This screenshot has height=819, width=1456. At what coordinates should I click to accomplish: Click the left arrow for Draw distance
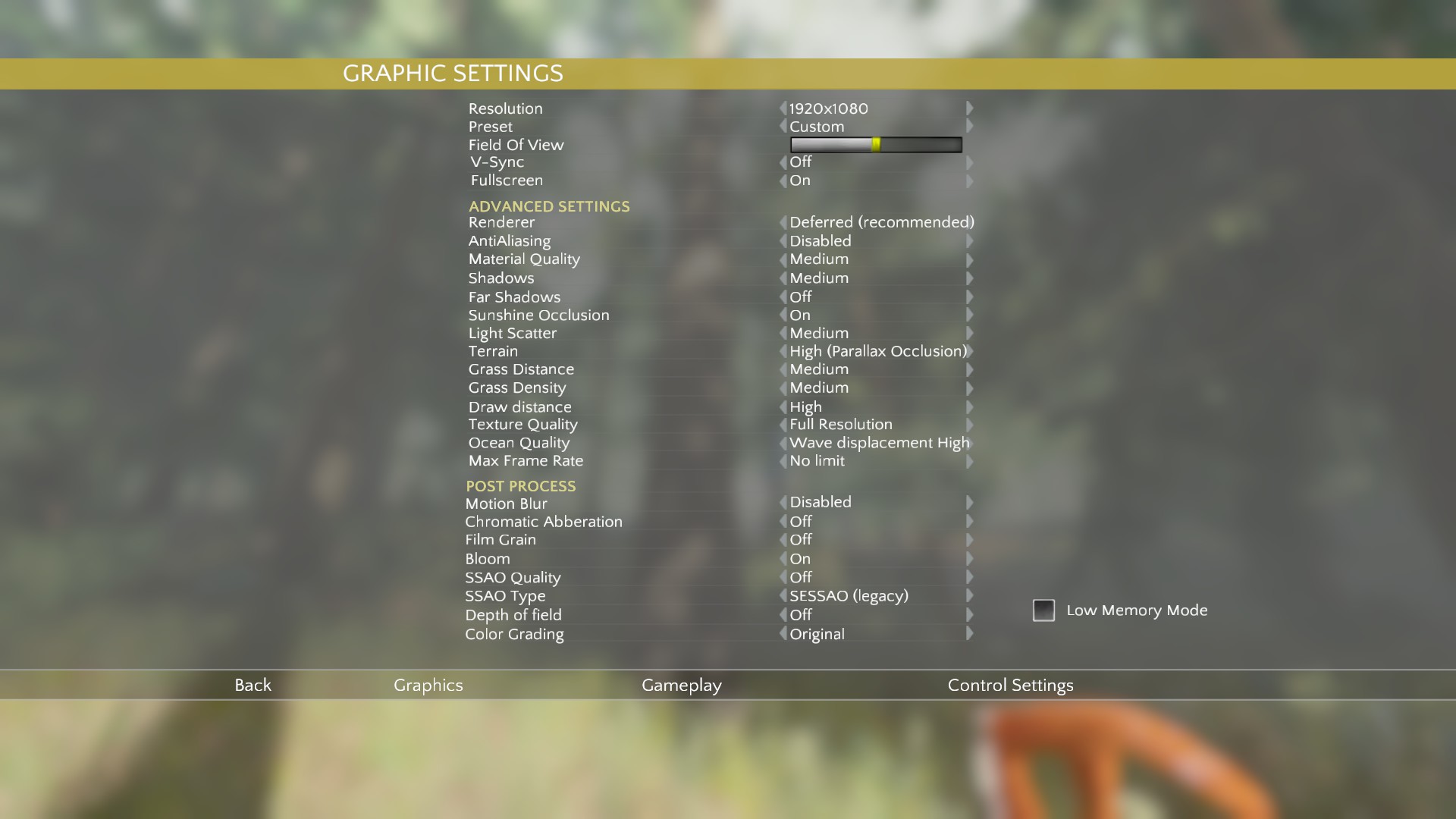tap(783, 407)
